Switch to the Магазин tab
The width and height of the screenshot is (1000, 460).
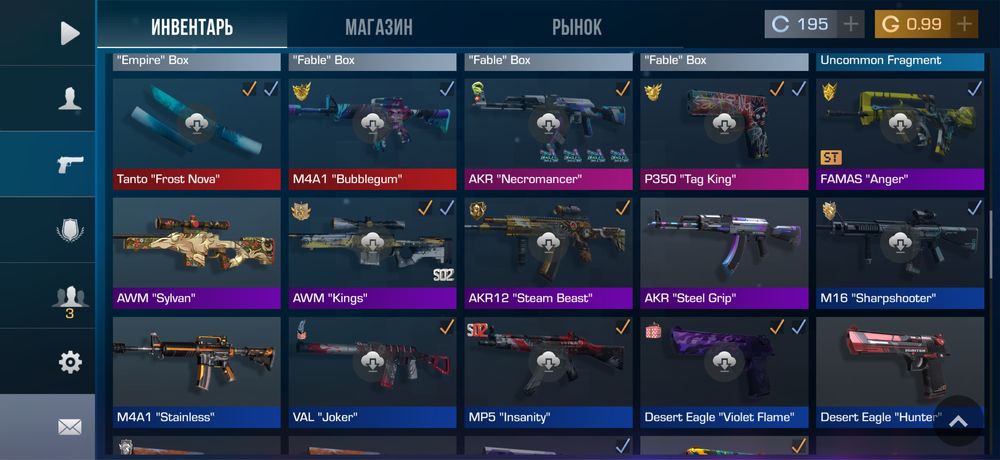coord(378,27)
